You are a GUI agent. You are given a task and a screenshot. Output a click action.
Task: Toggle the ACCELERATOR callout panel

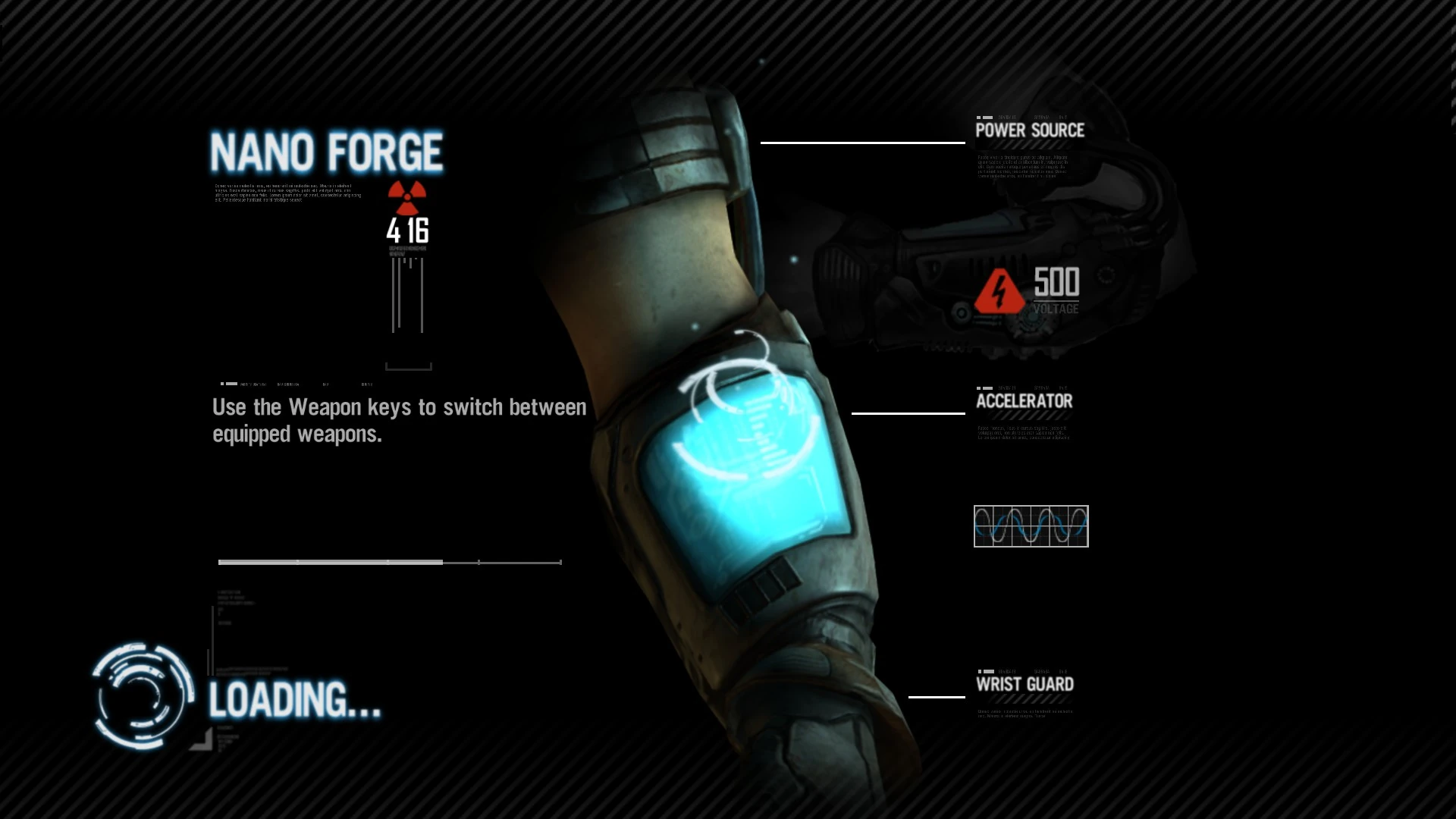click(1025, 400)
